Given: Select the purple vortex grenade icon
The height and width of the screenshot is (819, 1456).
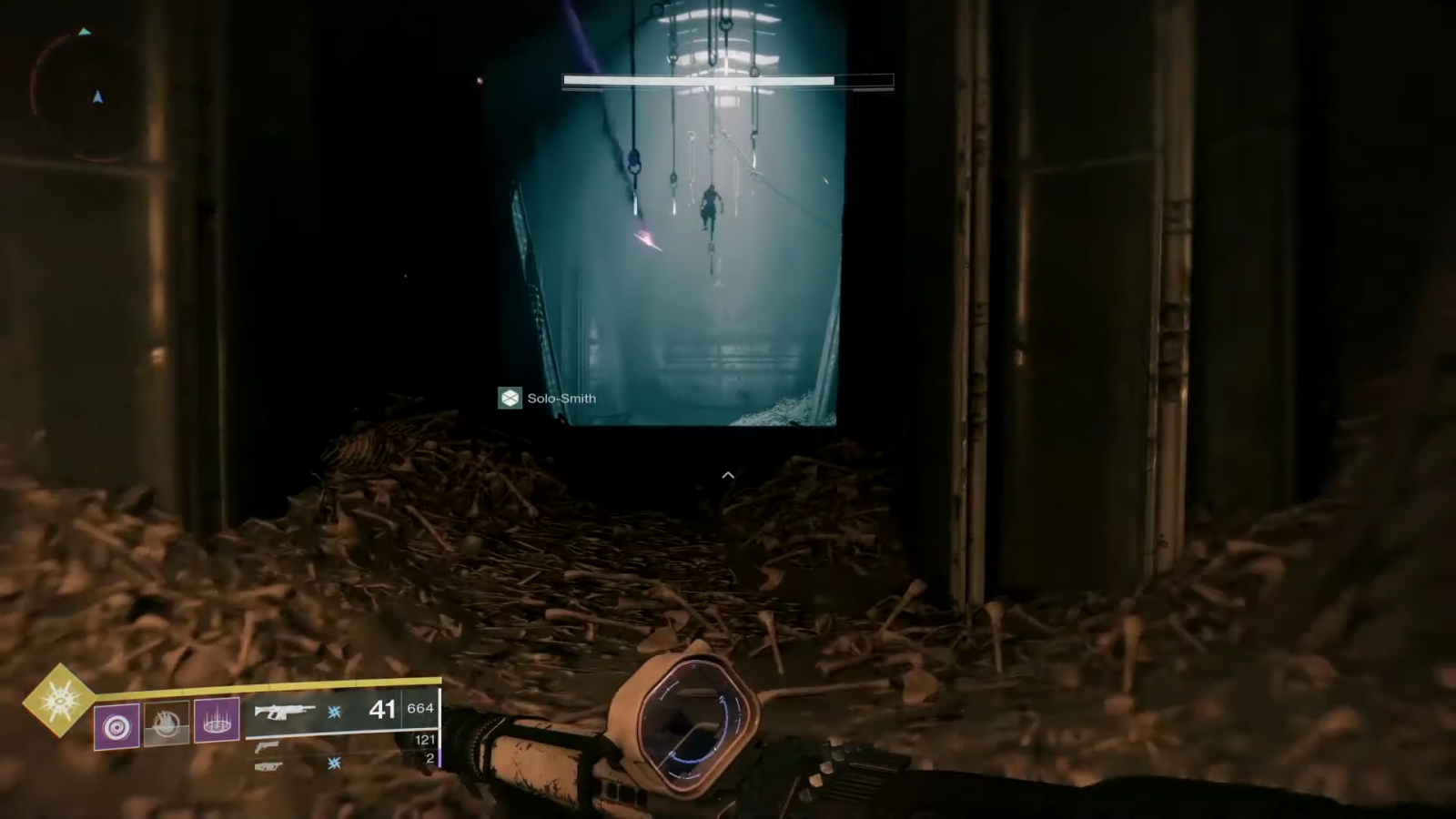Looking at the screenshot, I should coord(117,726).
